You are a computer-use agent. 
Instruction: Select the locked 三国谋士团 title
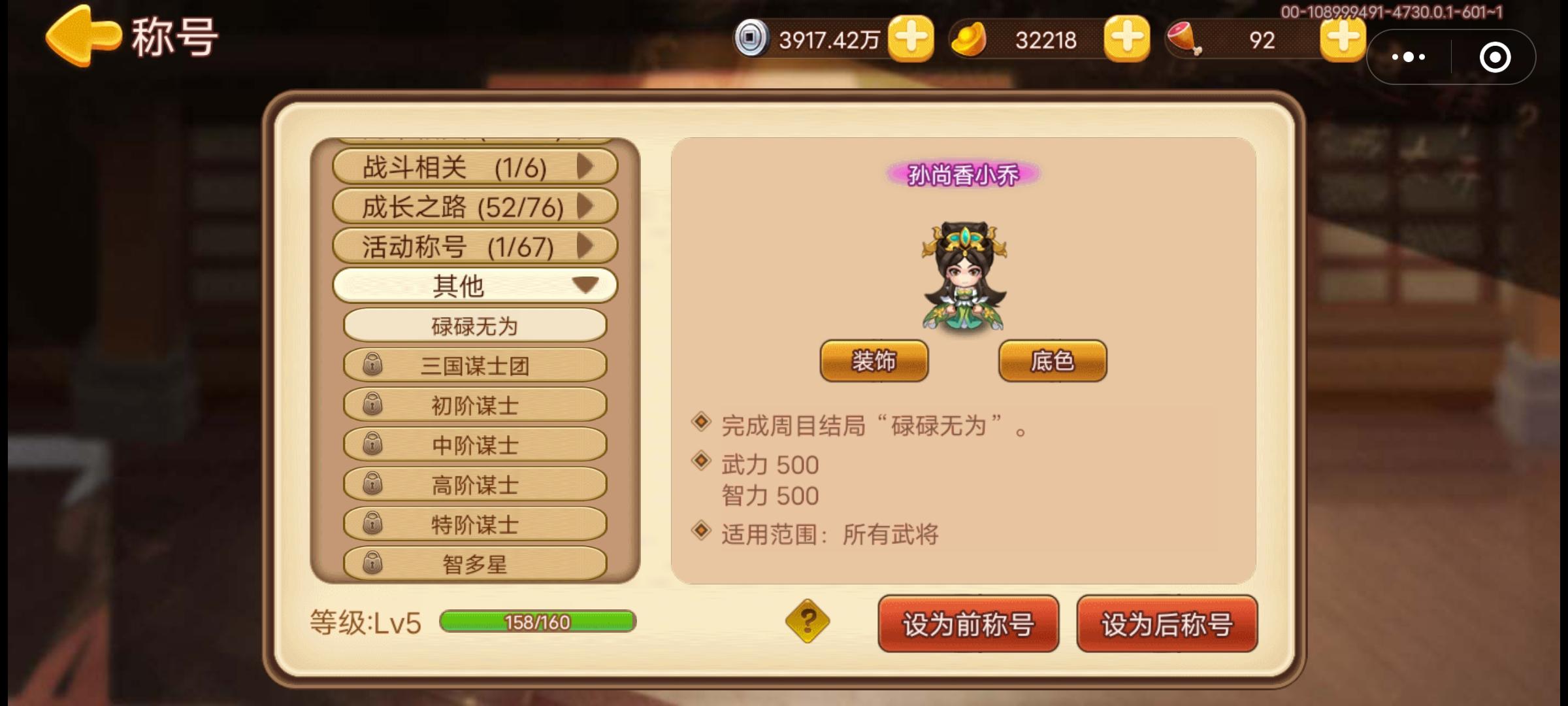pyautogui.click(x=474, y=365)
